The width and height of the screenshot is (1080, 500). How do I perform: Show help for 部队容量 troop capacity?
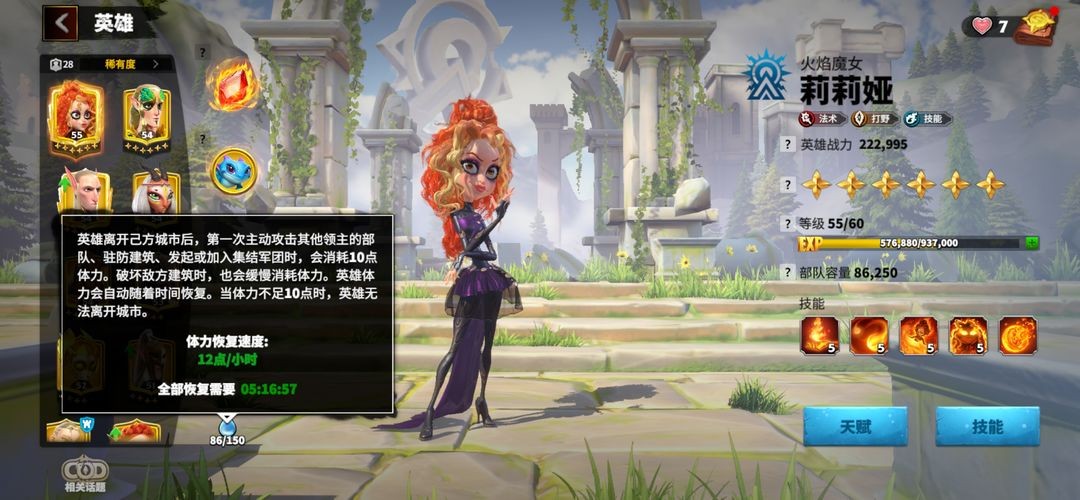[786, 272]
